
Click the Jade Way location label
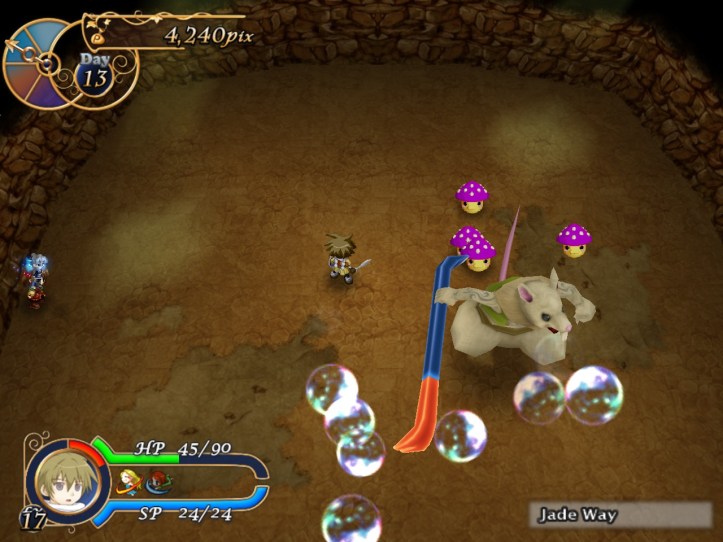point(578,516)
